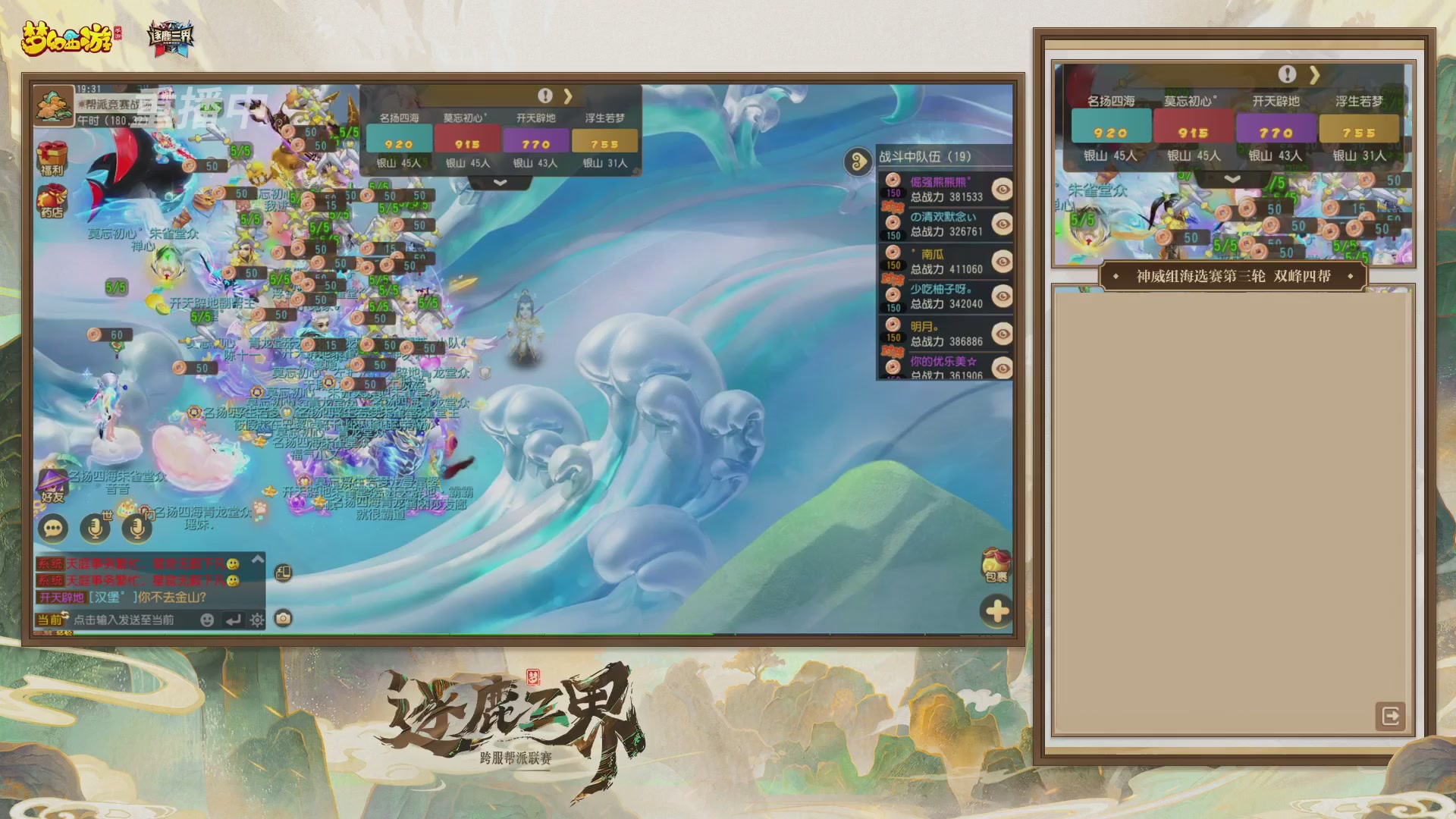Open chat settings via the gear icon
This screenshot has height=819, width=1456.
256,620
